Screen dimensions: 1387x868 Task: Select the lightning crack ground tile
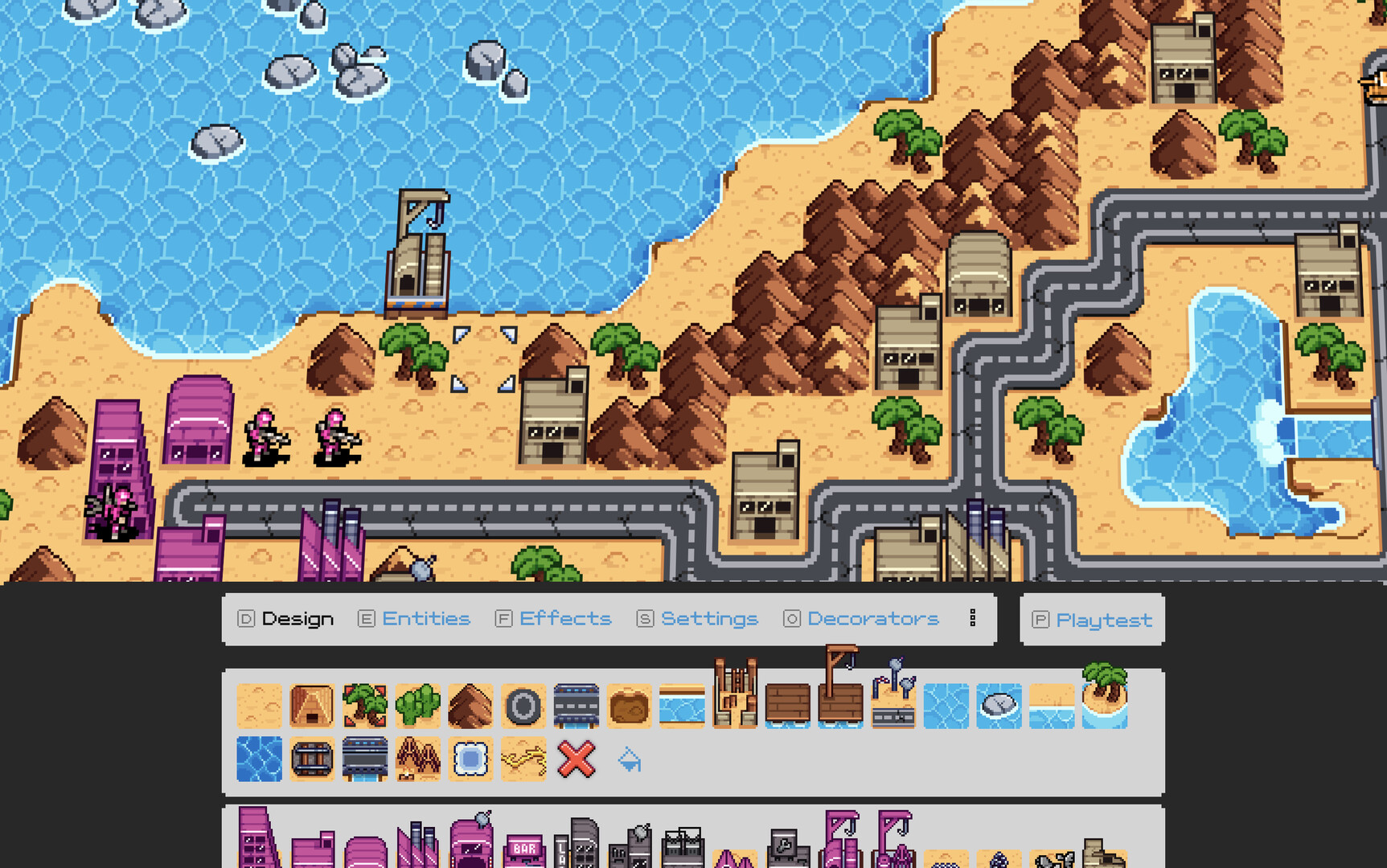tap(523, 759)
